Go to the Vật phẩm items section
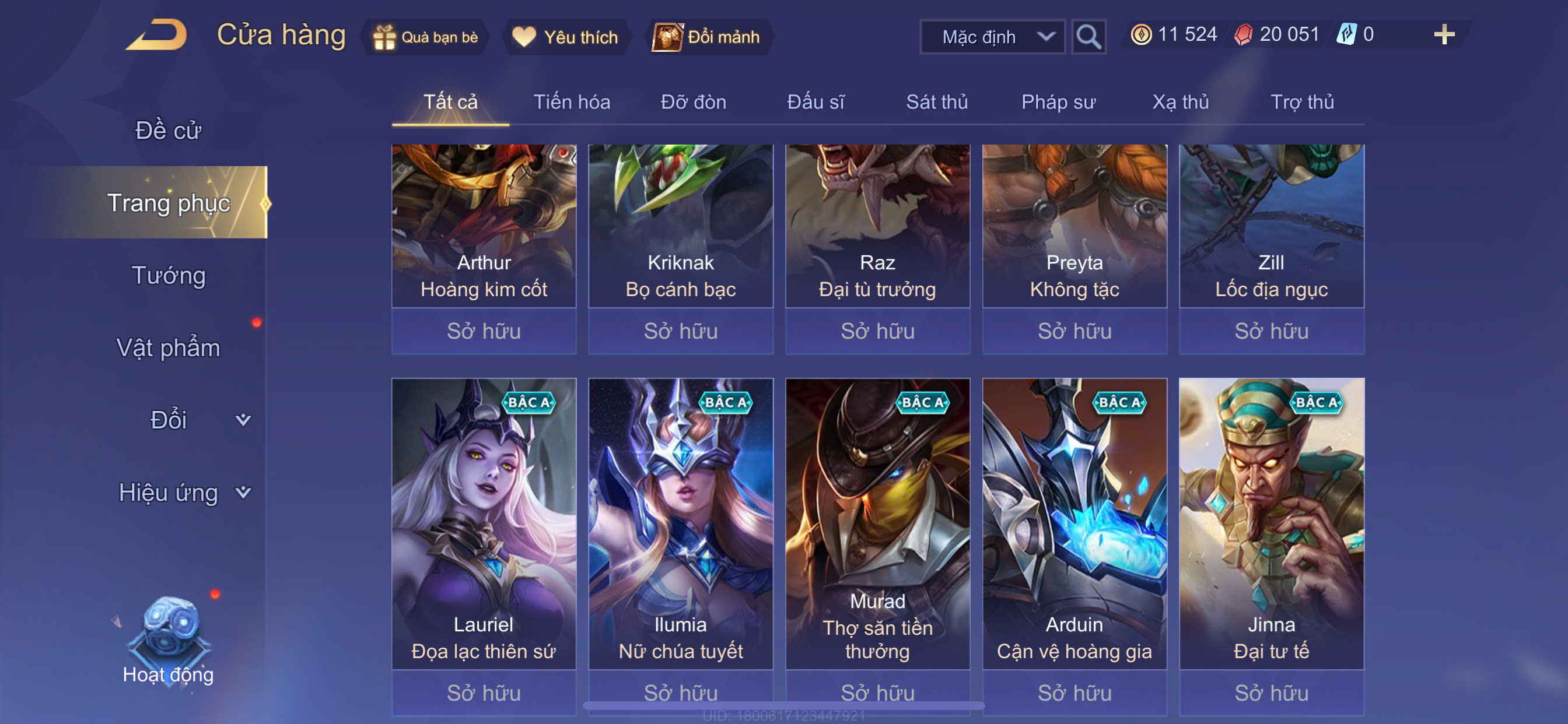 point(168,348)
